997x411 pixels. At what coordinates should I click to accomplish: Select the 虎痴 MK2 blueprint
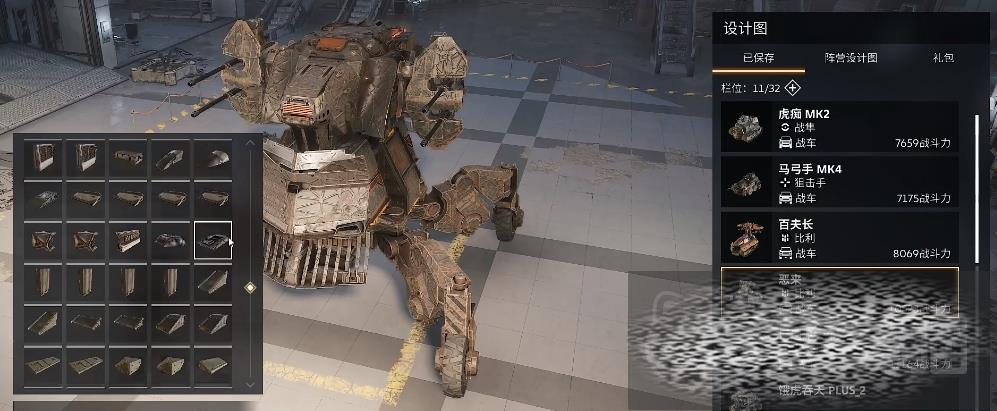point(839,127)
